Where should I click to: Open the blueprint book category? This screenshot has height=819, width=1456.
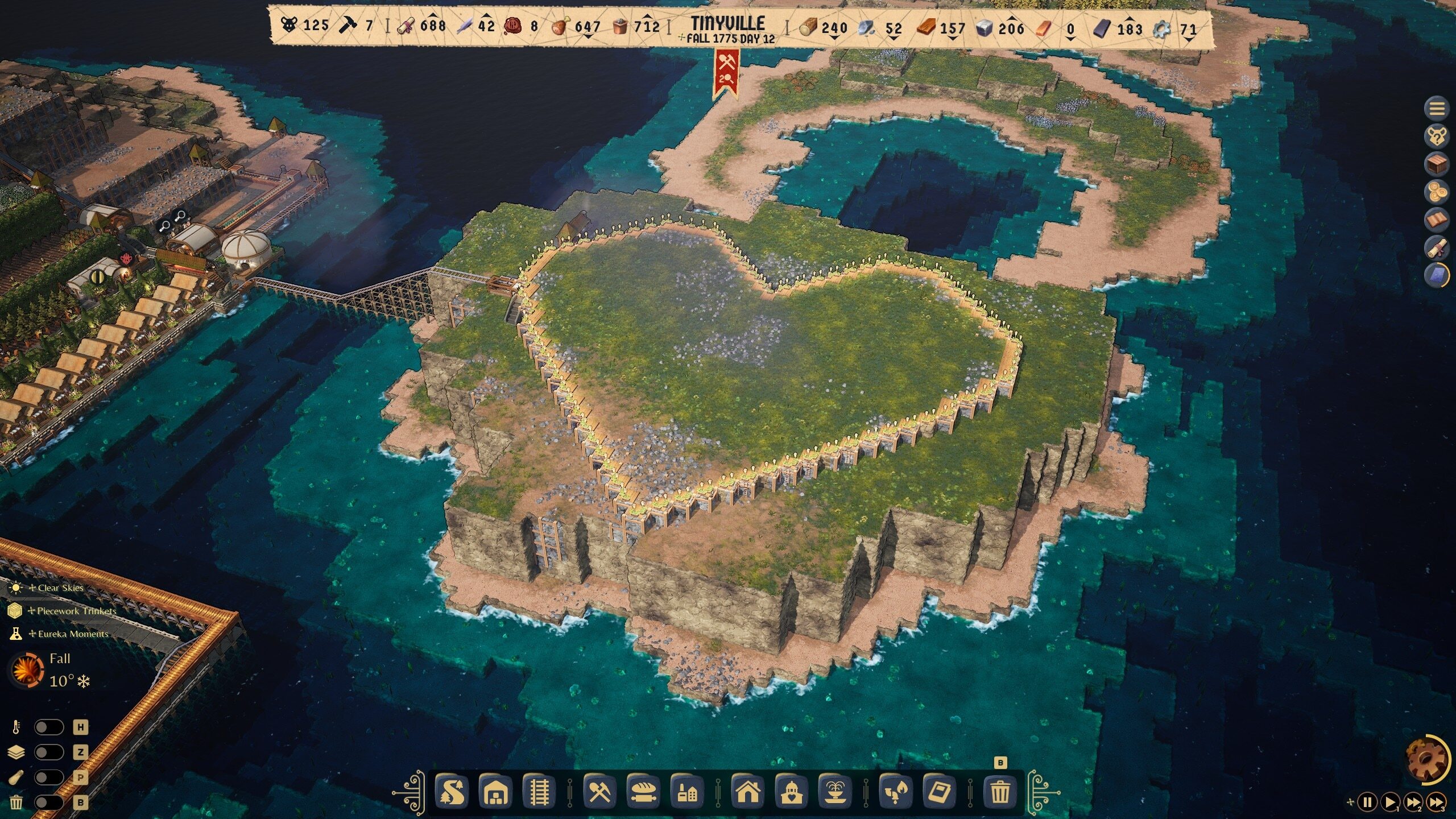click(940, 792)
